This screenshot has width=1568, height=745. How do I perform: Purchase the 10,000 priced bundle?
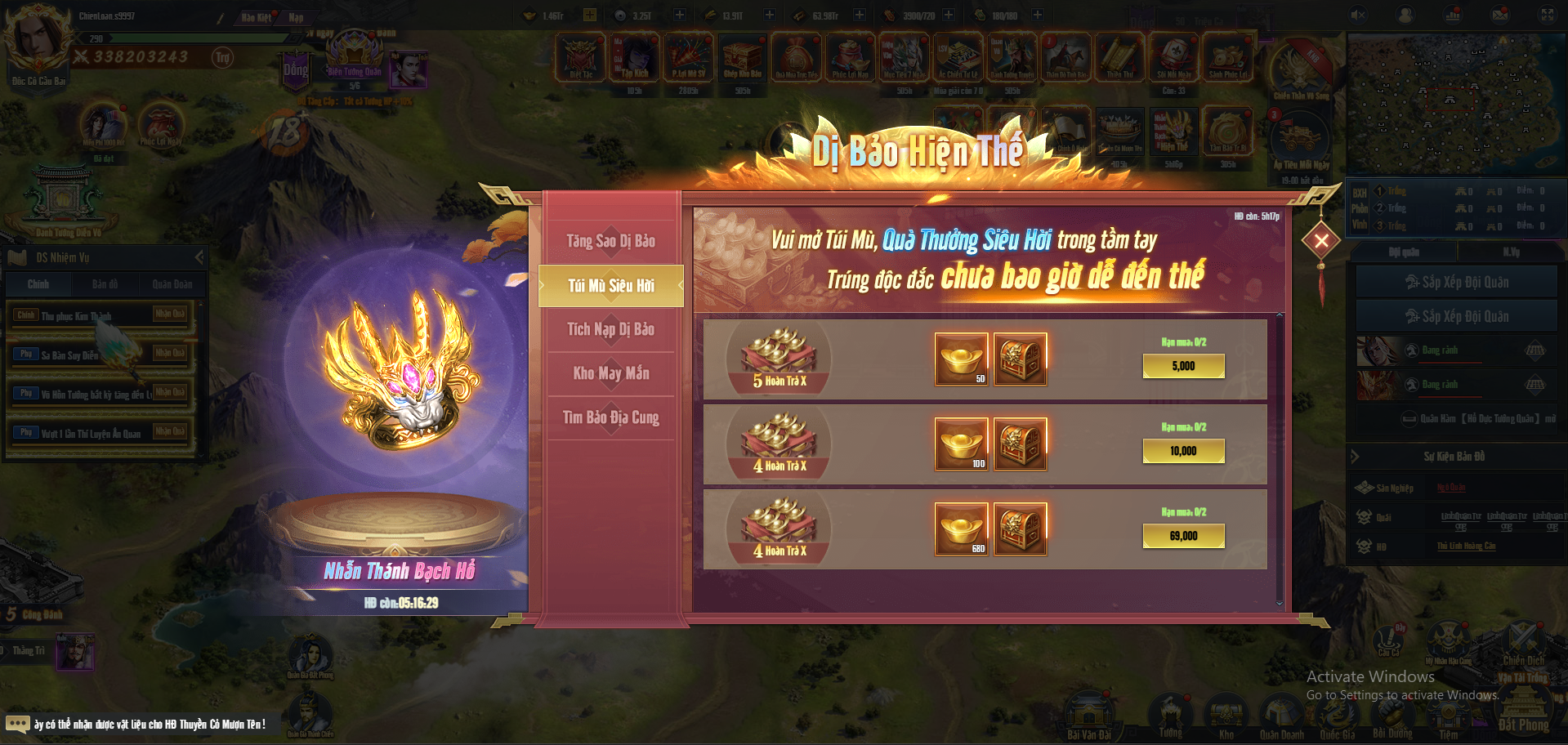(1183, 451)
